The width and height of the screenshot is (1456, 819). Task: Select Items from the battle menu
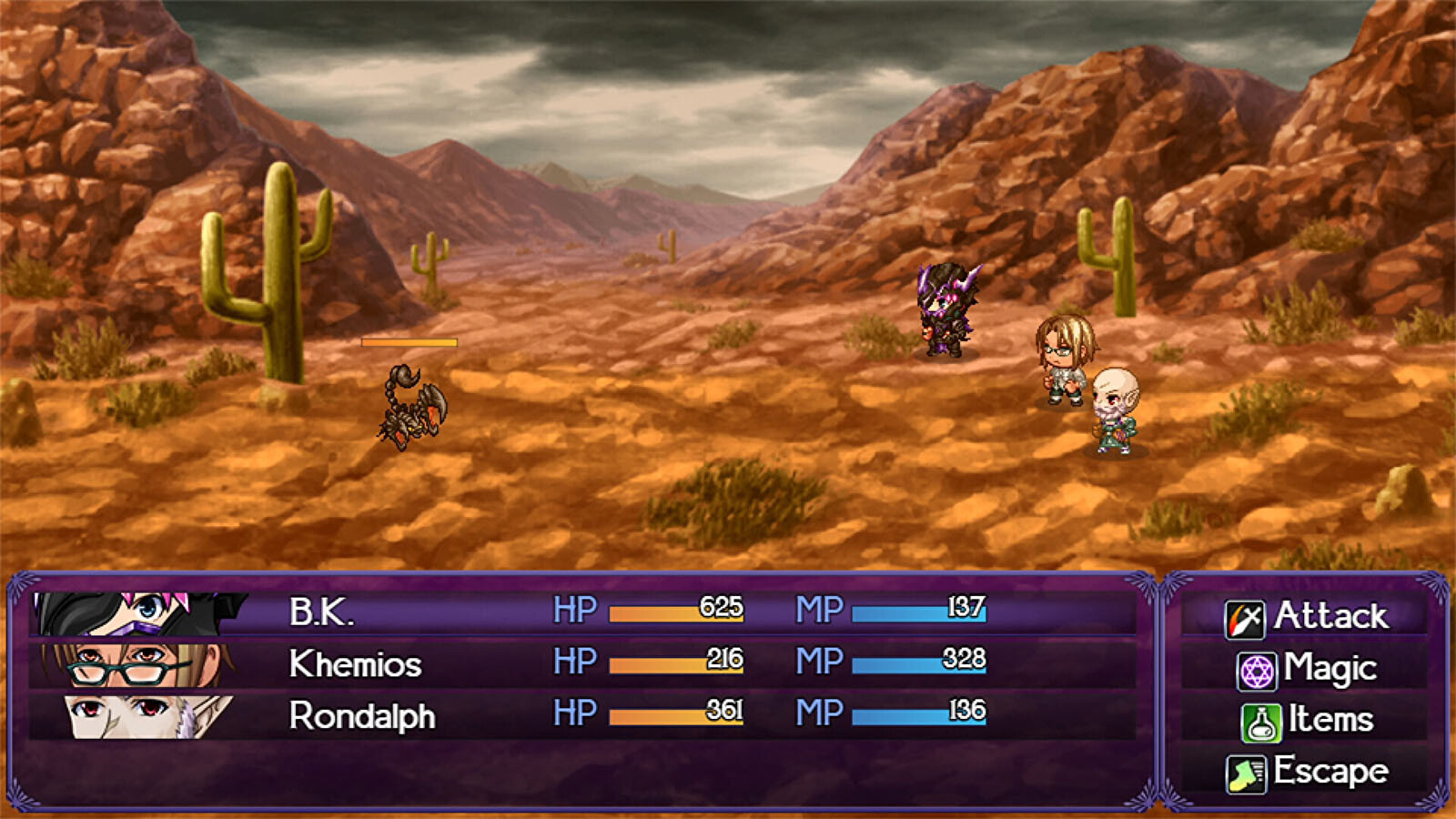pos(1307,720)
